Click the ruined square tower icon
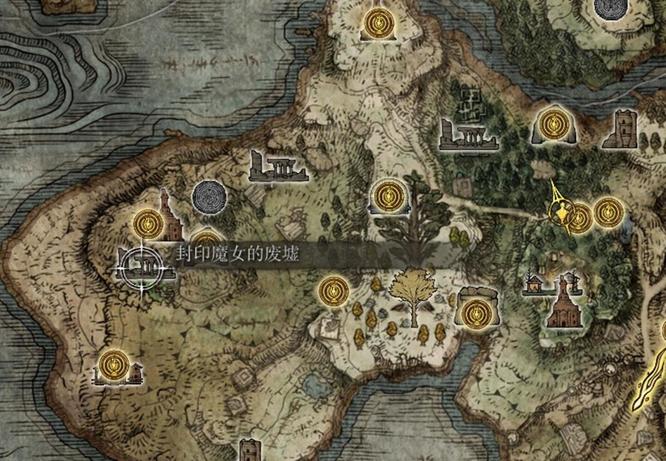 [x=625, y=129]
